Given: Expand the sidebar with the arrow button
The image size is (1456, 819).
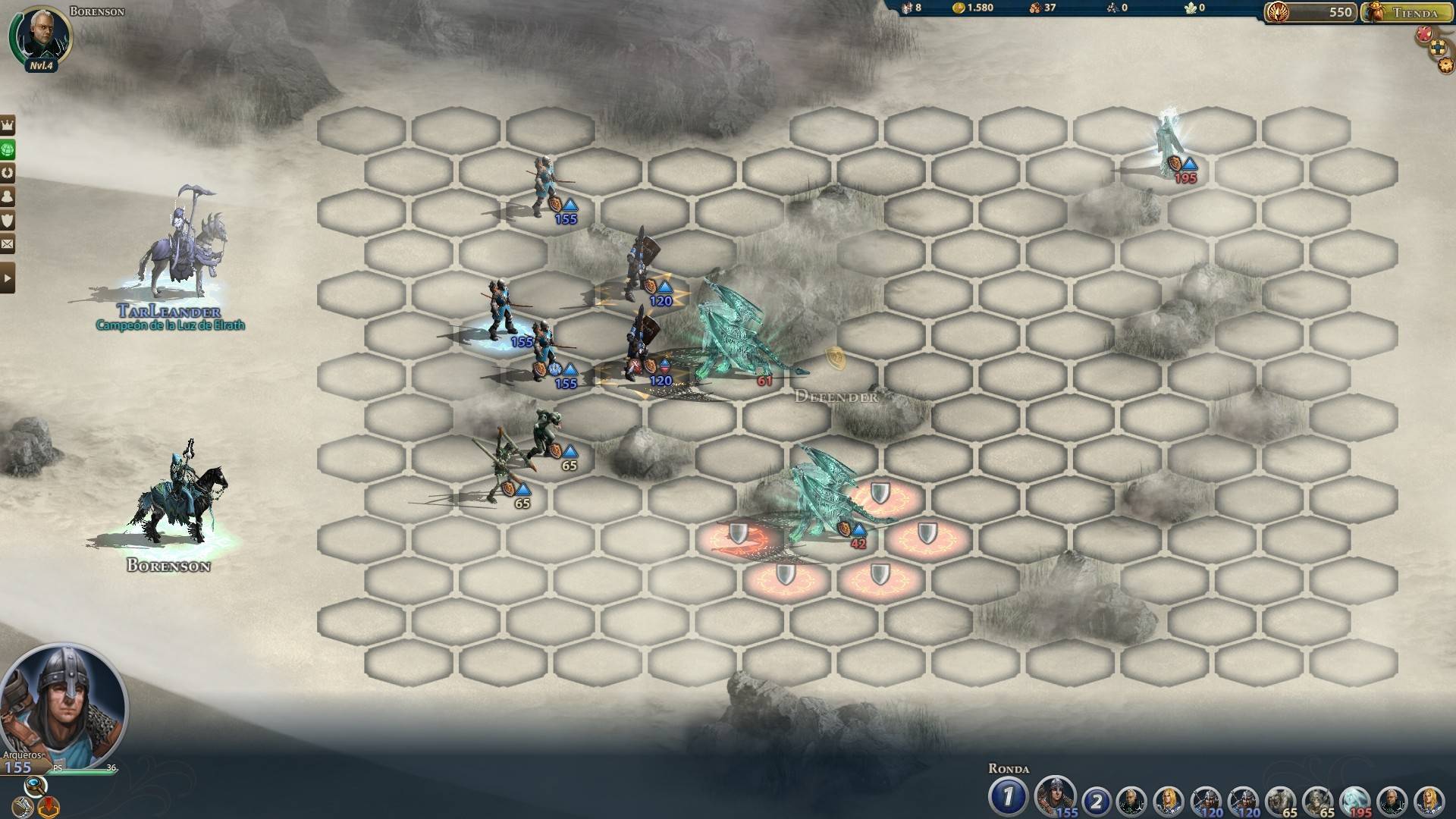Looking at the screenshot, I should pyautogui.click(x=8, y=278).
